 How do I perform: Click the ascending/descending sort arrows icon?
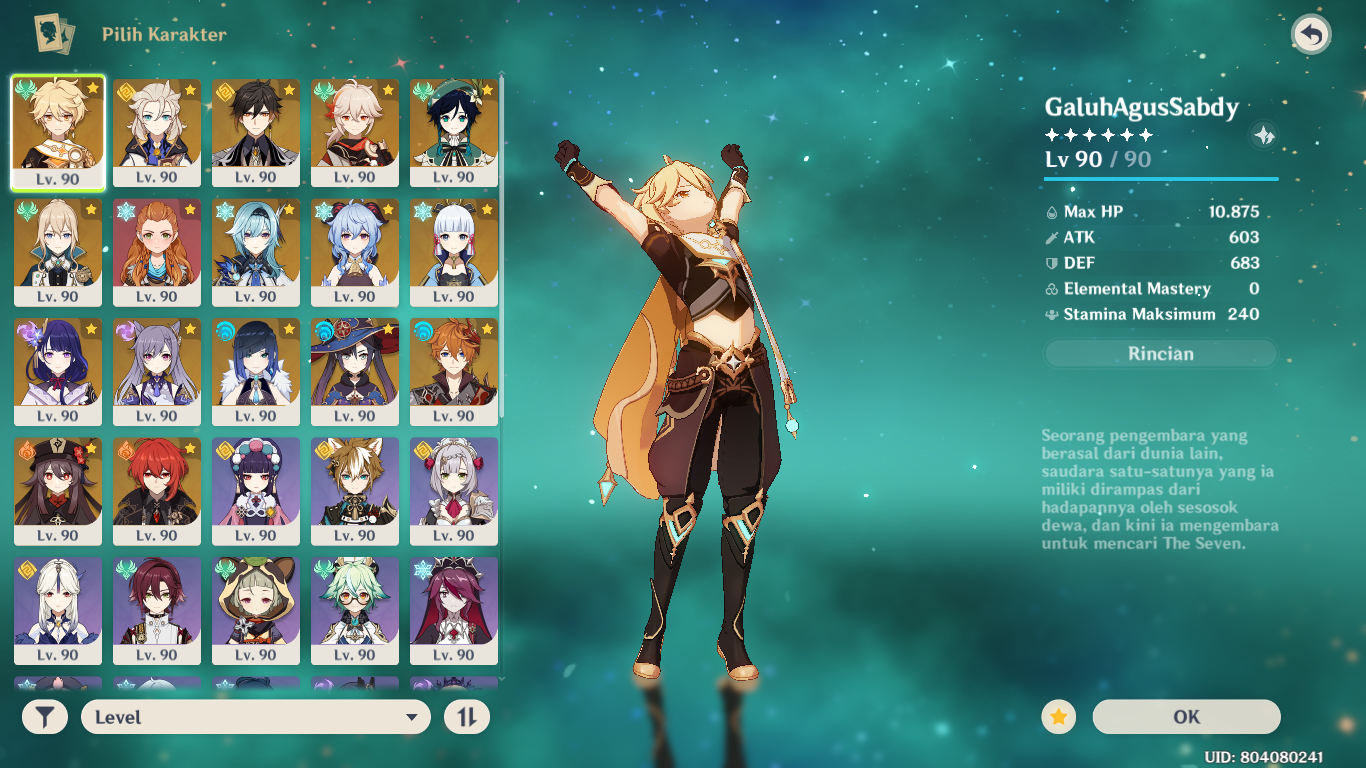coord(466,717)
